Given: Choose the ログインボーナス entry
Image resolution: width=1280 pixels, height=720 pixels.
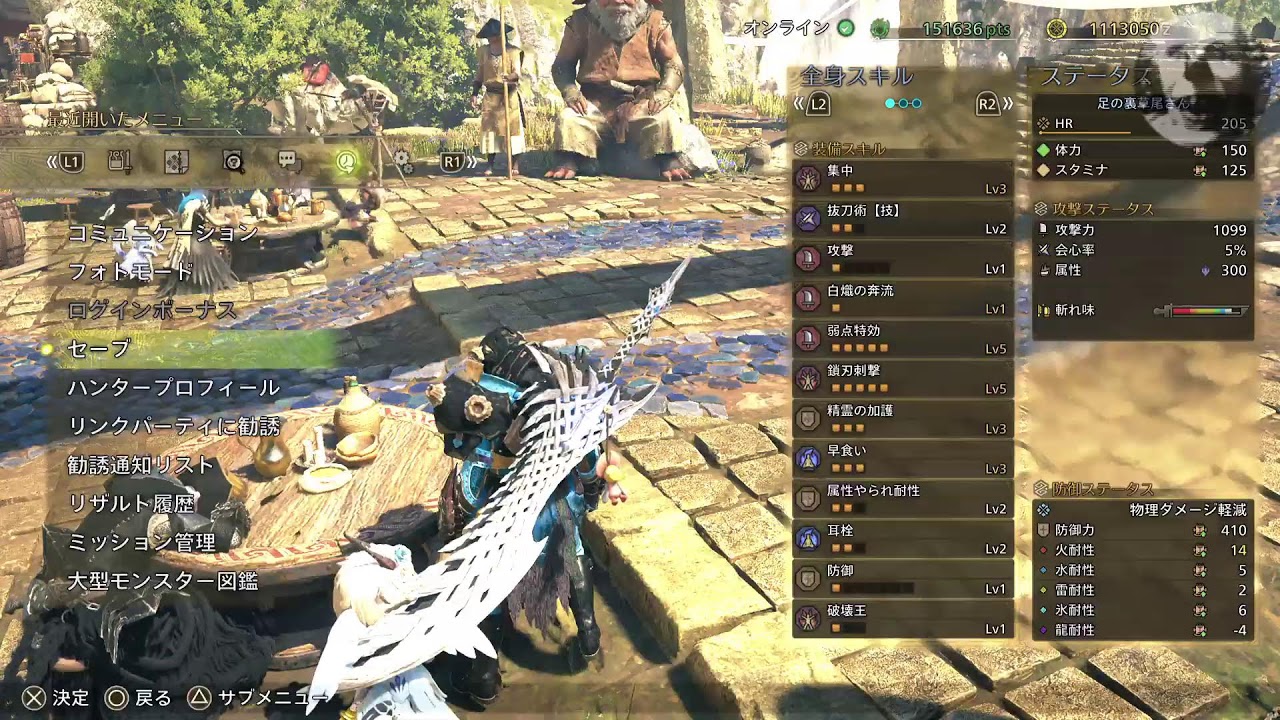Looking at the screenshot, I should [152, 310].
